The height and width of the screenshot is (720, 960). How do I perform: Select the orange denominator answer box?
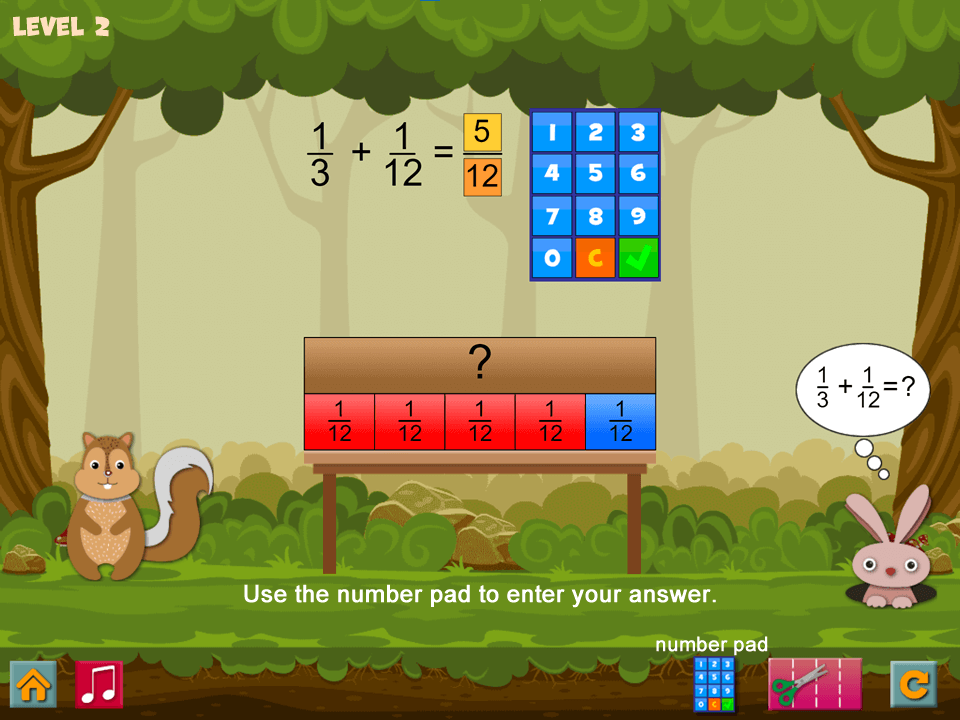tap(482, 177)
